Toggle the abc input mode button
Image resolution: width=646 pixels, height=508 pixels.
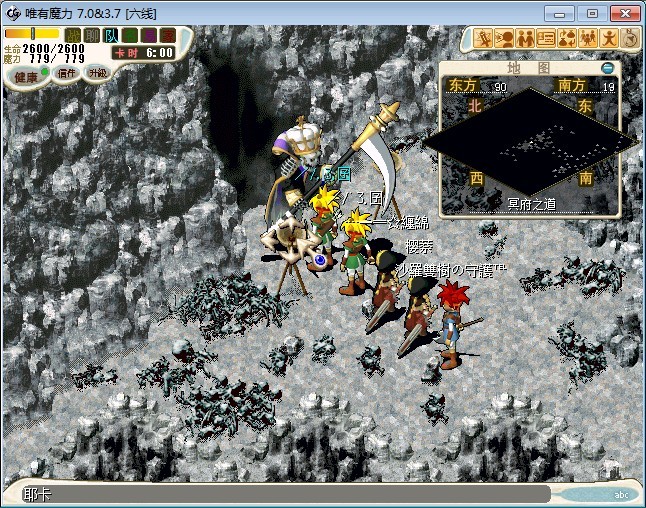(x=620, y=494)
